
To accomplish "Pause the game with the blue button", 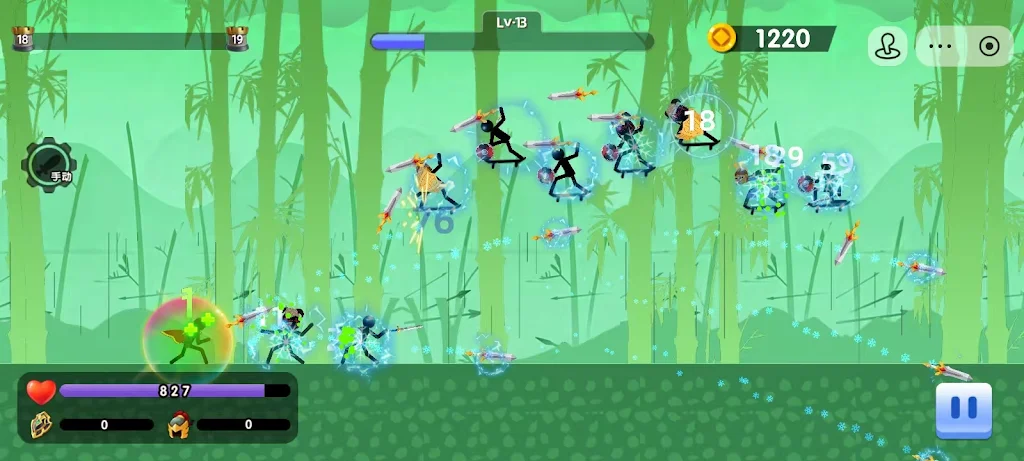I will click(x=963, y=409).
